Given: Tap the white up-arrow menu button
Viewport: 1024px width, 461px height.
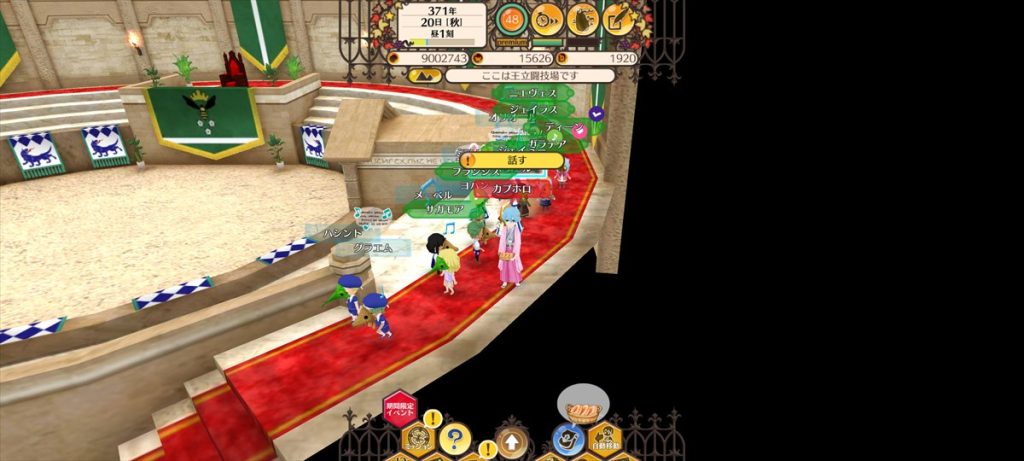Looking at the screenshot, I should [x=512, y=441].
